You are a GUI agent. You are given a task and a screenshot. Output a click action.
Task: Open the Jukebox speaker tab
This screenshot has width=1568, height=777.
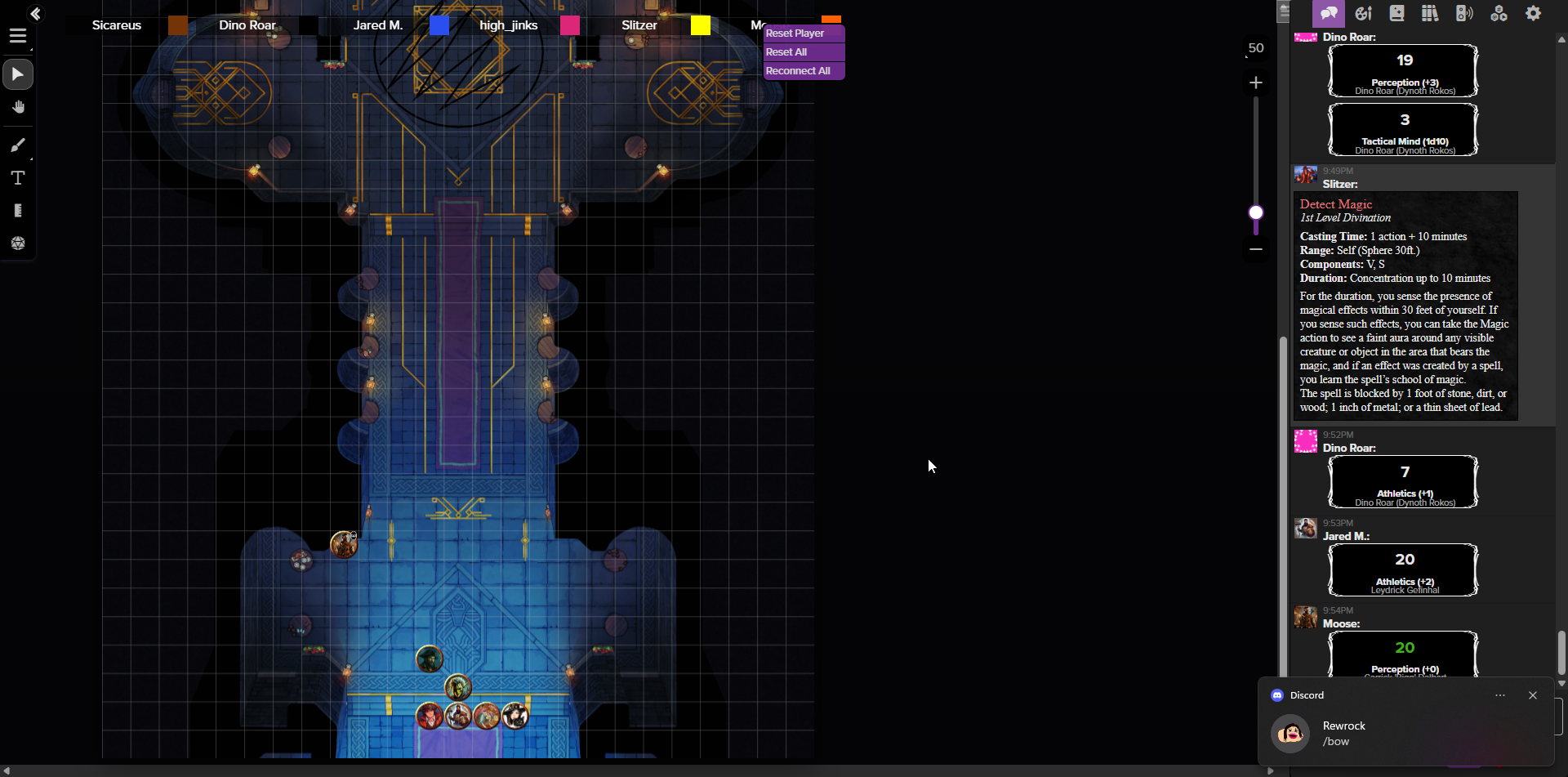[1464, 13]
